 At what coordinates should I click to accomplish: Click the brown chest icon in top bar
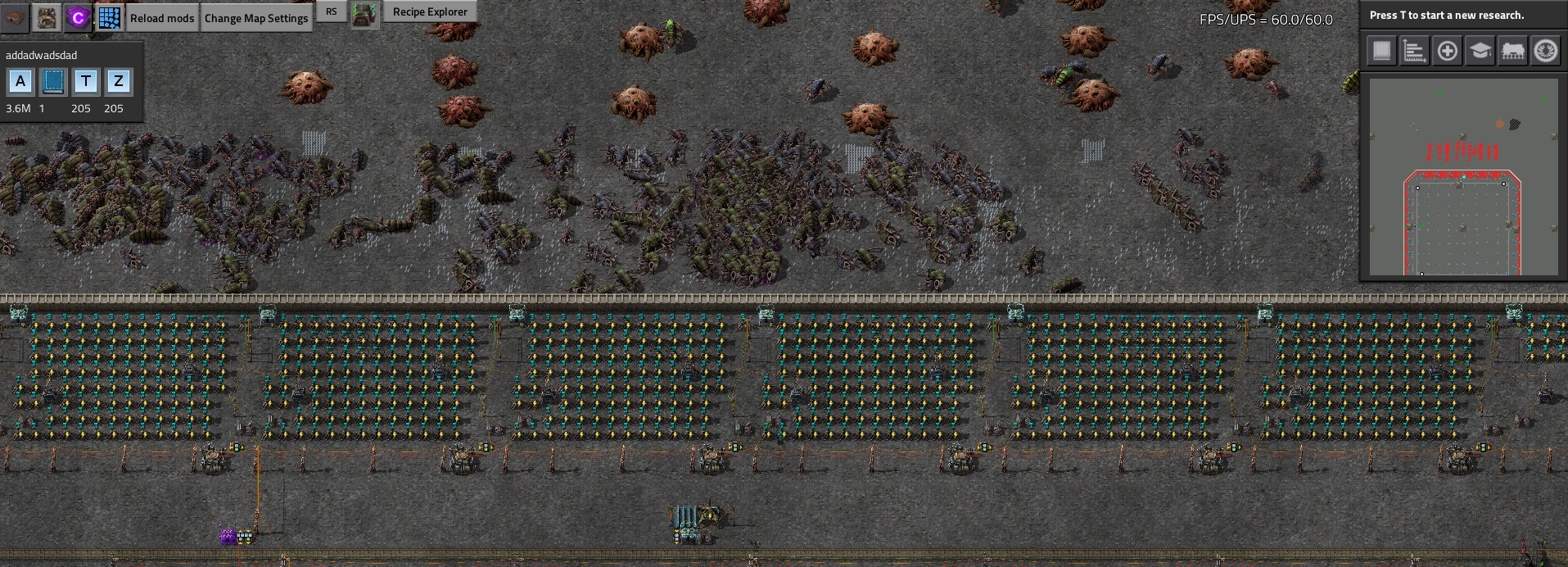(x=15, y=17)
